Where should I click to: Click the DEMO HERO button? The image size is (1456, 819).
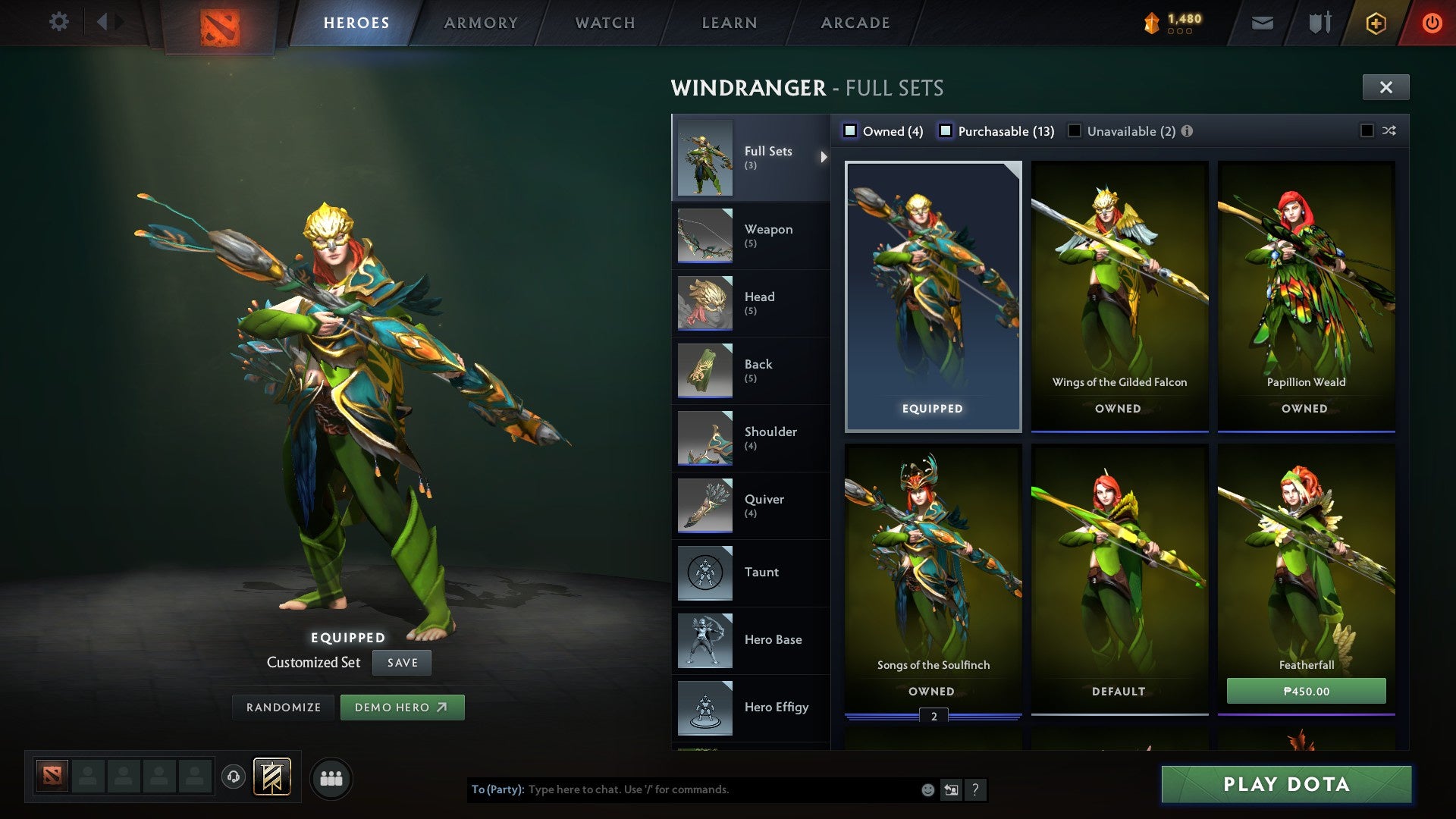tap(402, 707)
